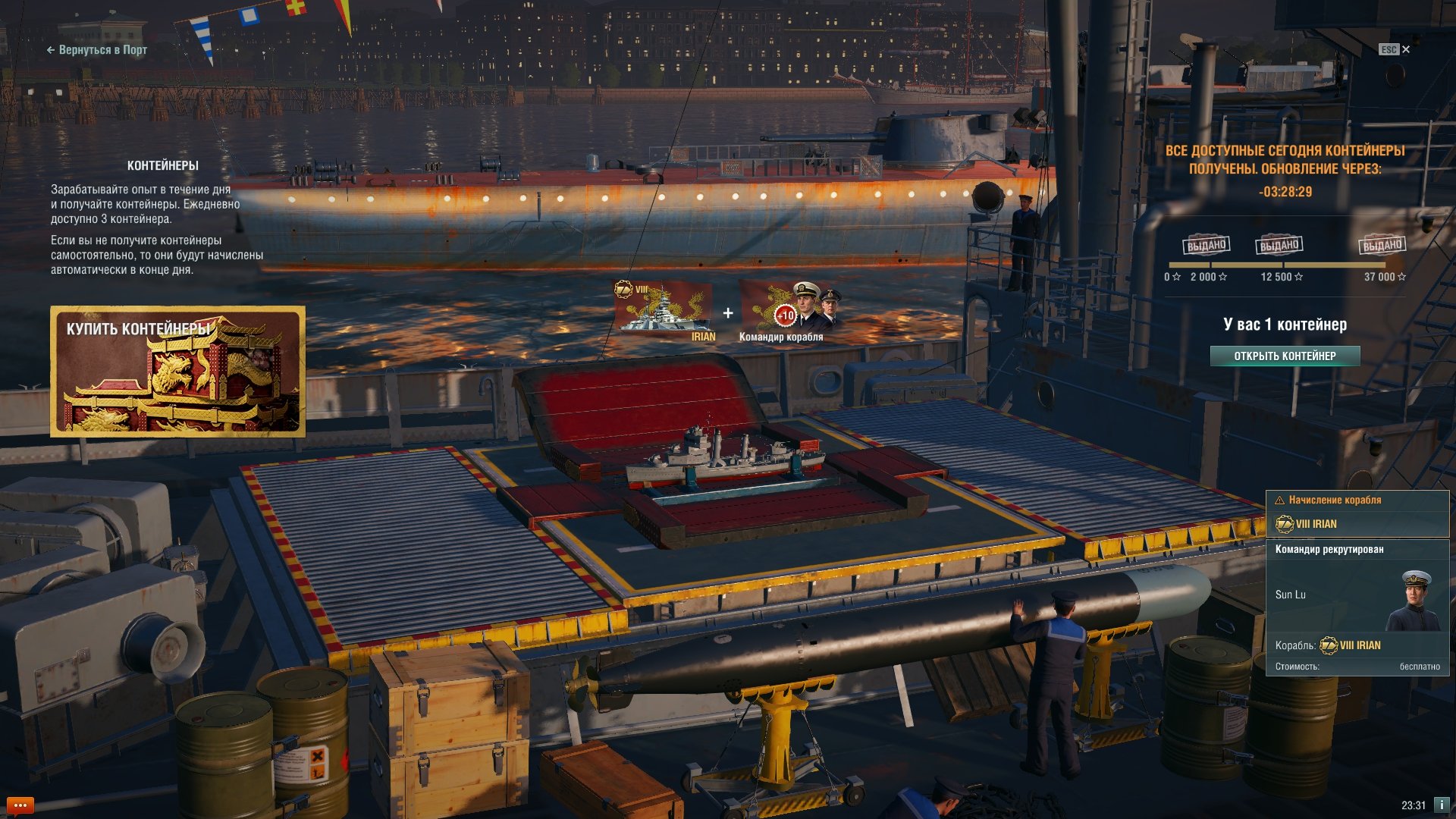Close the containers screen with the X
The width and height of the screenshot is (1456, 819).
point(1406,49)
